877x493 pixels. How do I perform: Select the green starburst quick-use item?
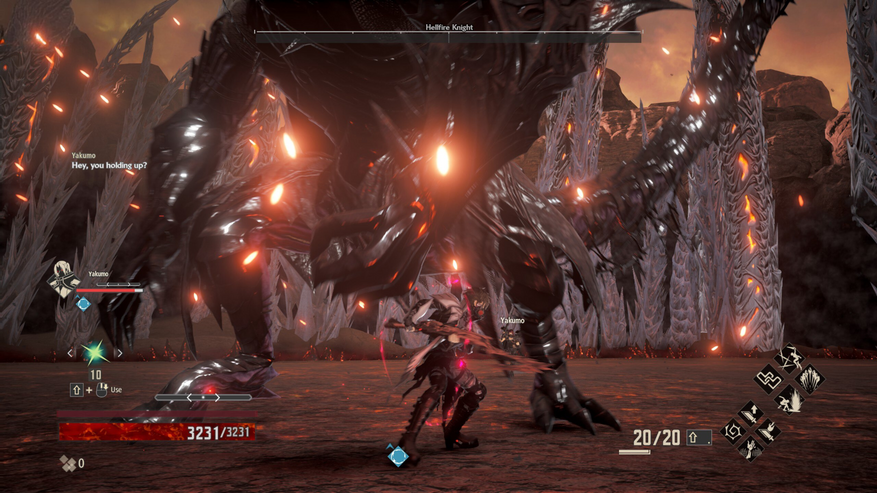pos(95,352)
